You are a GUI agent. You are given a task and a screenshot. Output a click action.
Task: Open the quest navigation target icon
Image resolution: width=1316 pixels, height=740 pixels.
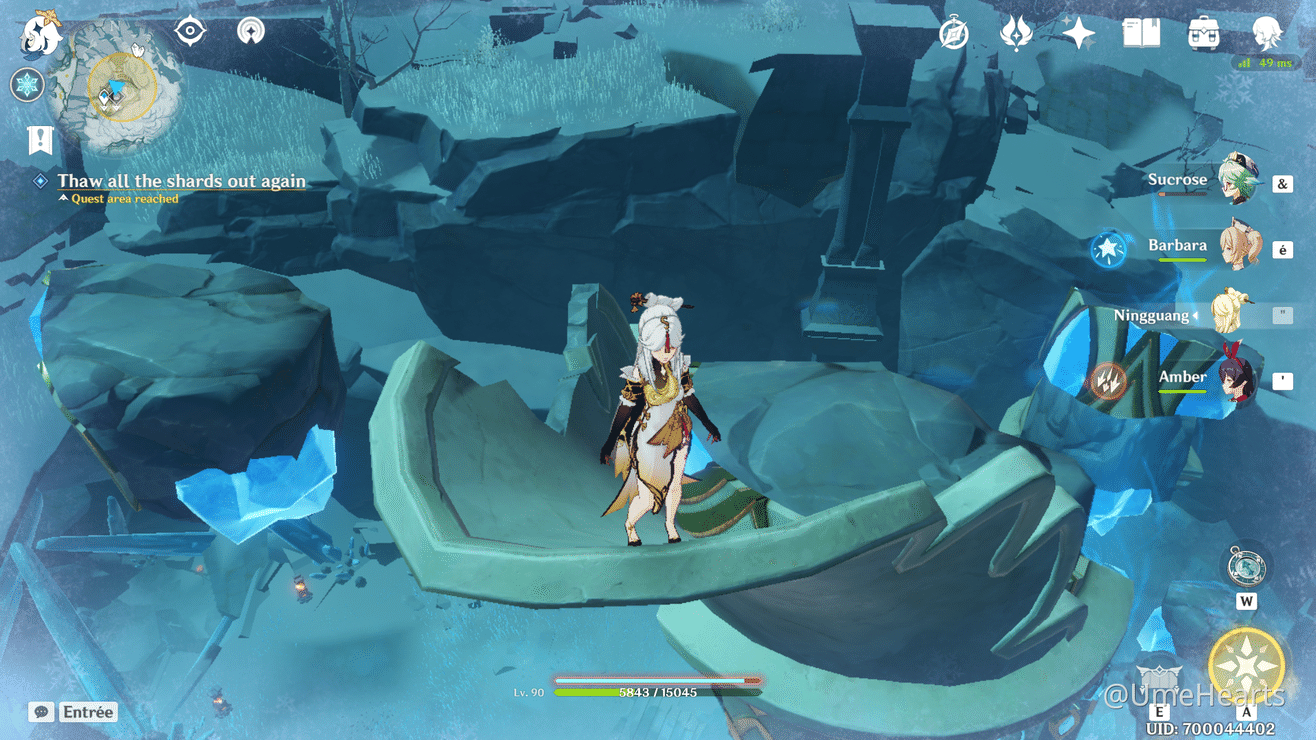[189, 31]
